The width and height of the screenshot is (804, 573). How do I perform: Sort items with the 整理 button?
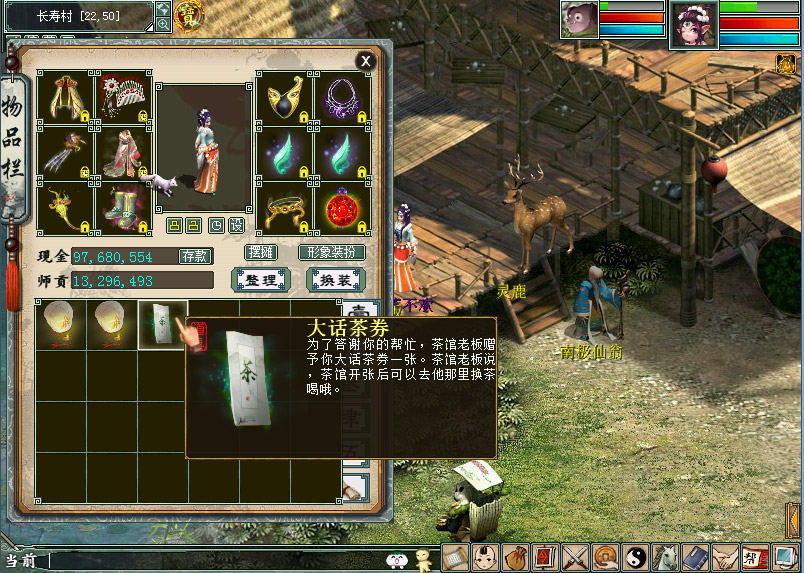[x=260, y=281]
